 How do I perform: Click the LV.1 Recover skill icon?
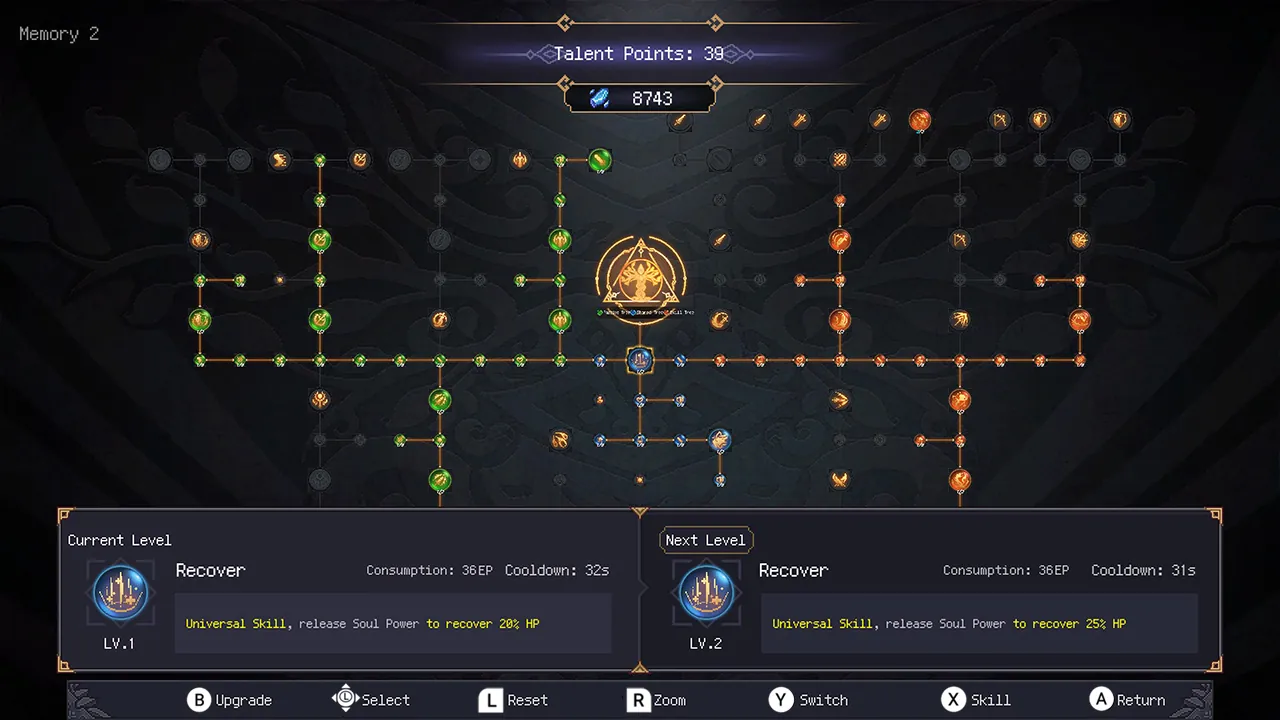point(119,592)
